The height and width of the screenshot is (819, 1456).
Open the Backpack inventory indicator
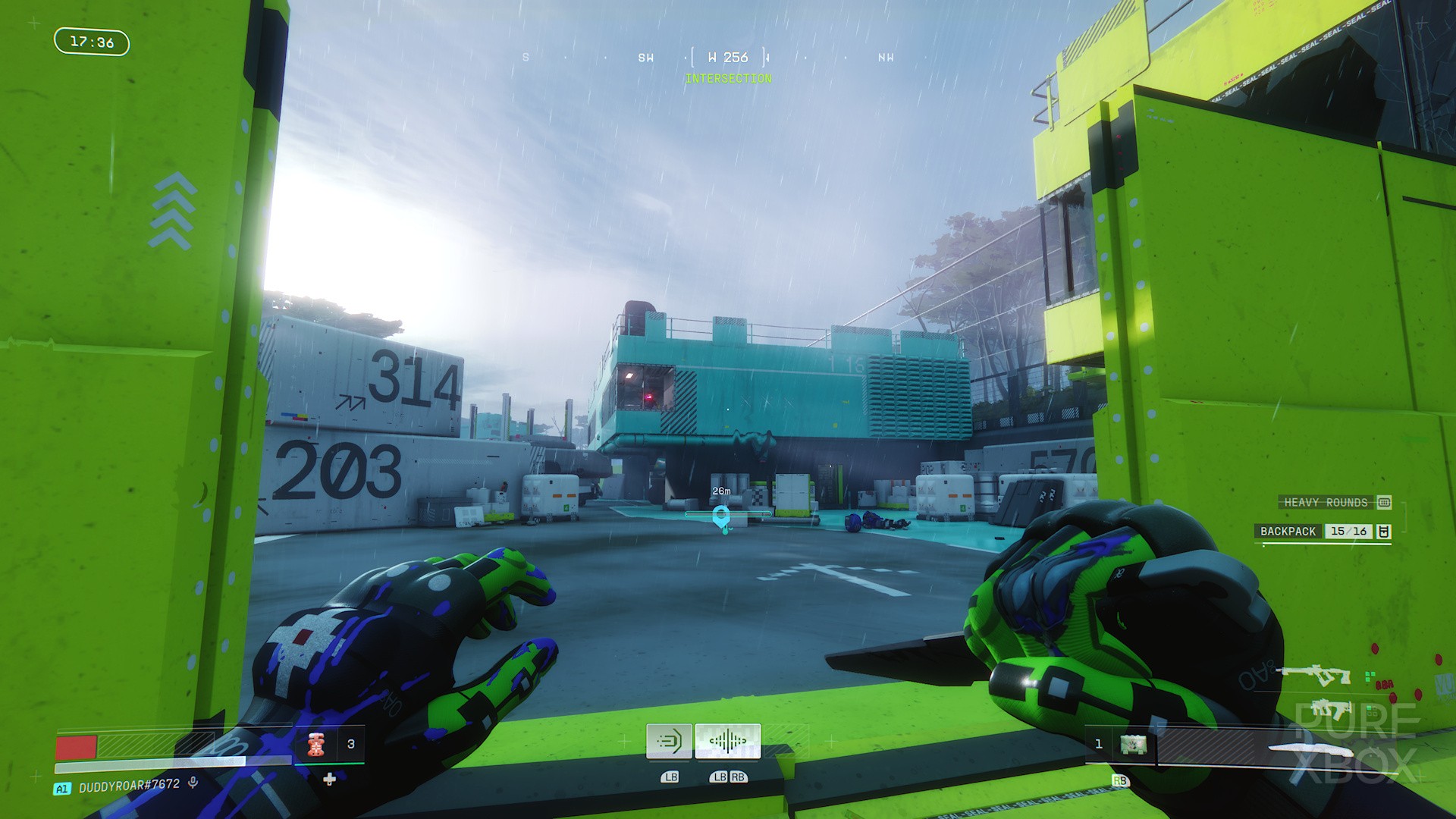(x=1325, y=531)
